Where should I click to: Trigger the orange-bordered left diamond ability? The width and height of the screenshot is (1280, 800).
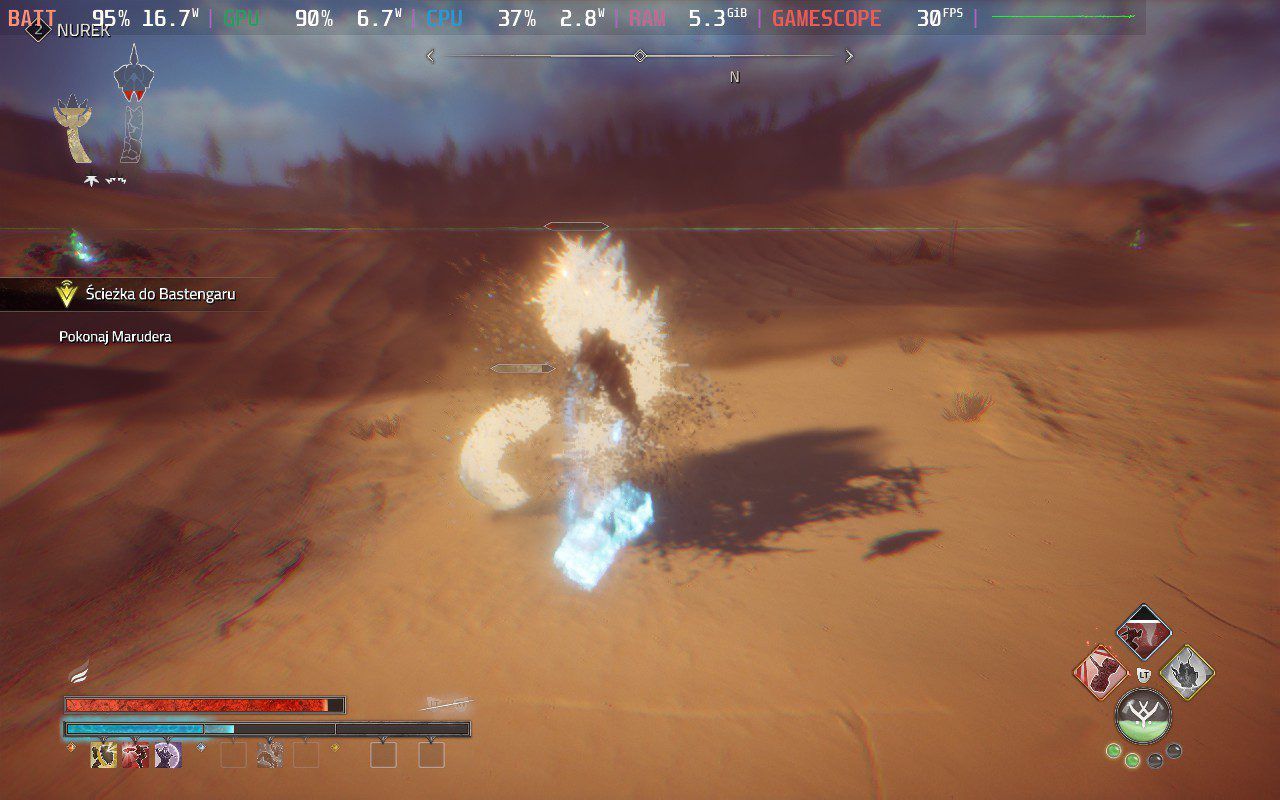[1101, 673]
